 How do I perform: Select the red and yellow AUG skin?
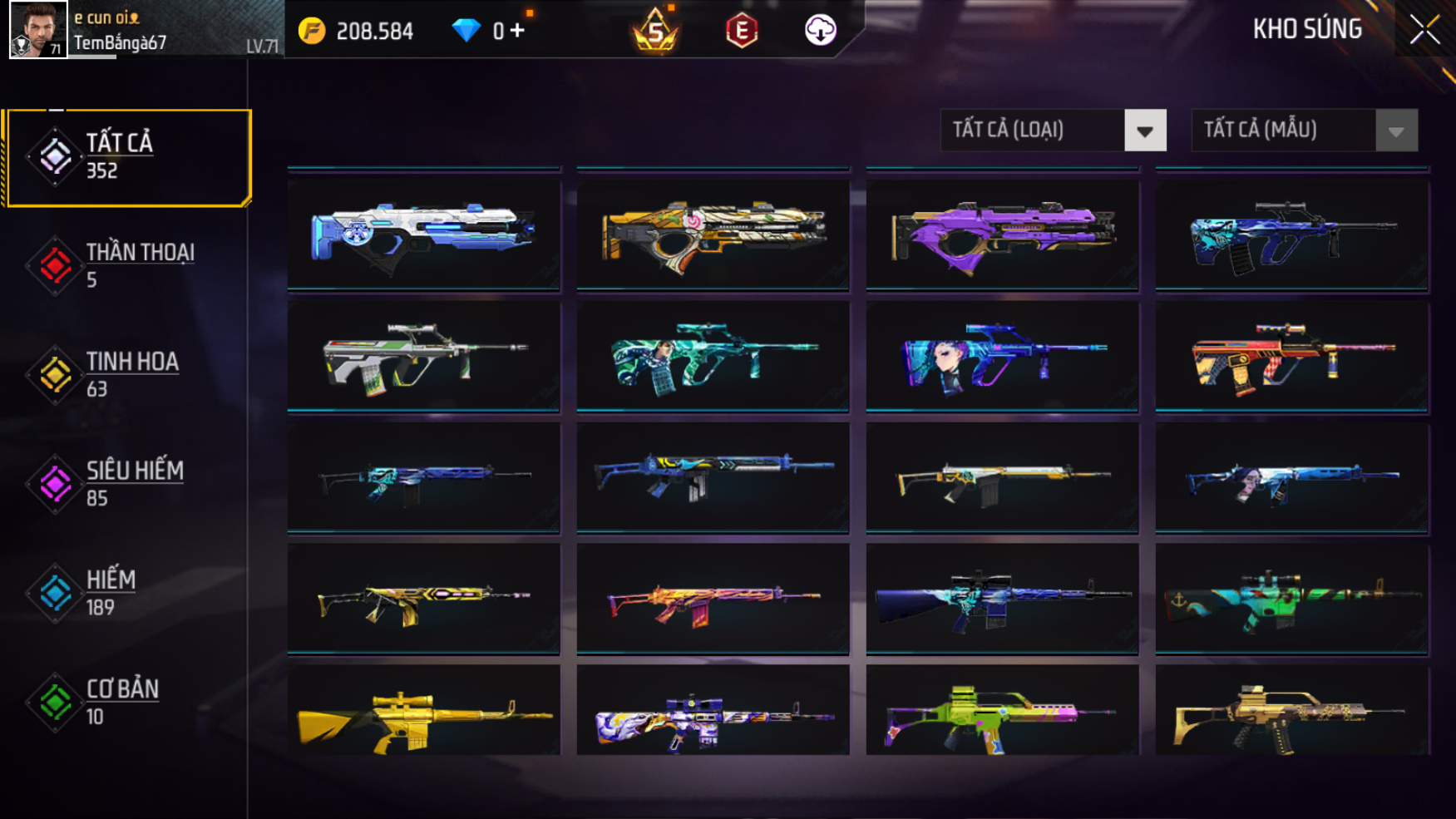(1291, 357)
